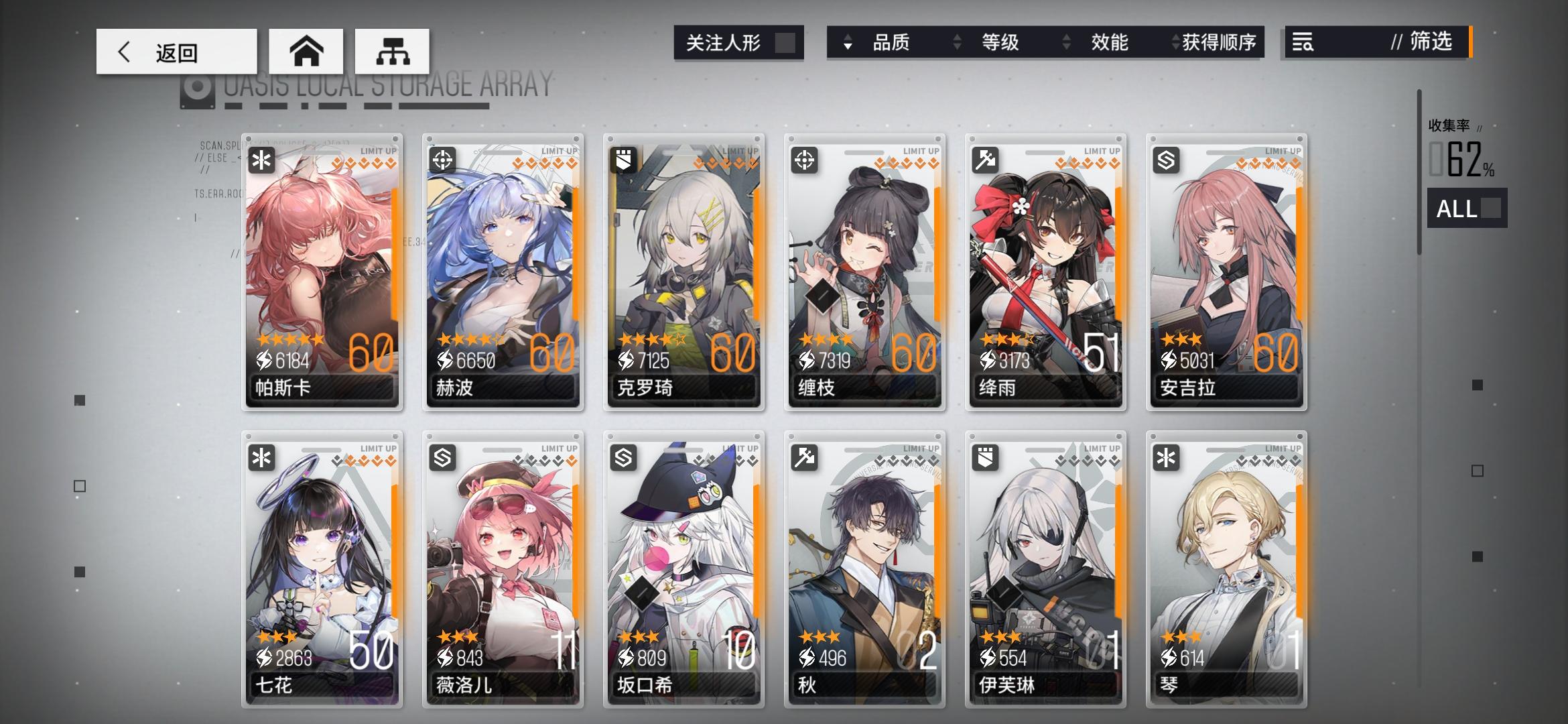1568x724 pixels.
Task: Open the 等级 sort dropdown
Action: (x=999, y=42)
